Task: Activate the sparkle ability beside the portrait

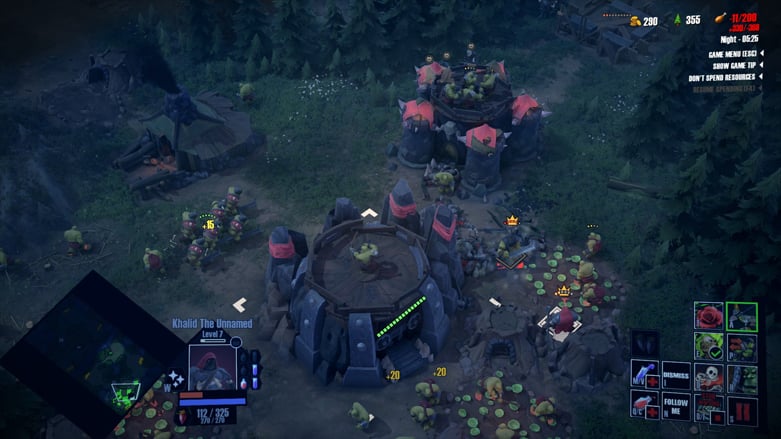Action: click(x=176, y=378)
